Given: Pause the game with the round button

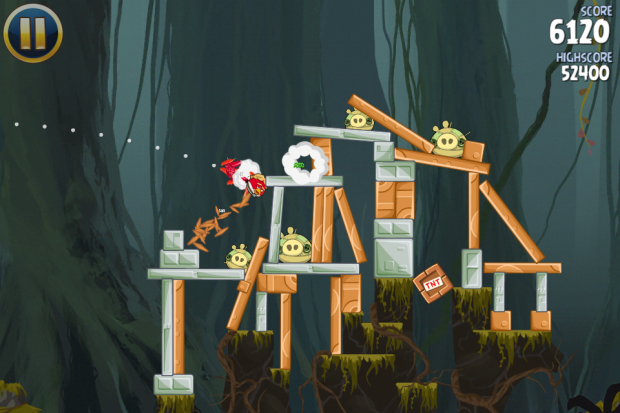Looking at the screenshot, I should [x=32, y=32].
